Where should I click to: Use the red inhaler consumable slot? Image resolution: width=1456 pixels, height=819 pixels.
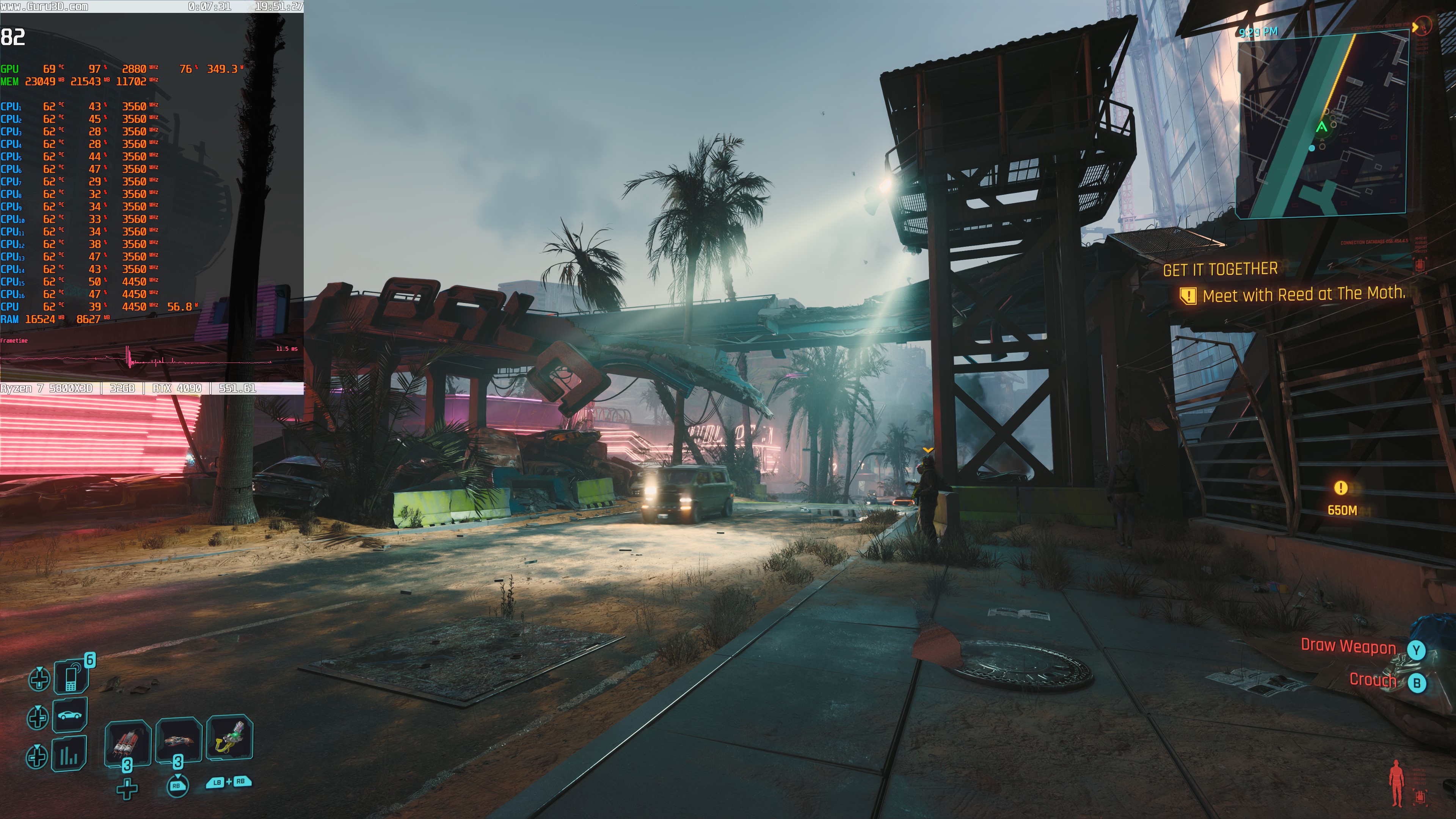point(127,742)
